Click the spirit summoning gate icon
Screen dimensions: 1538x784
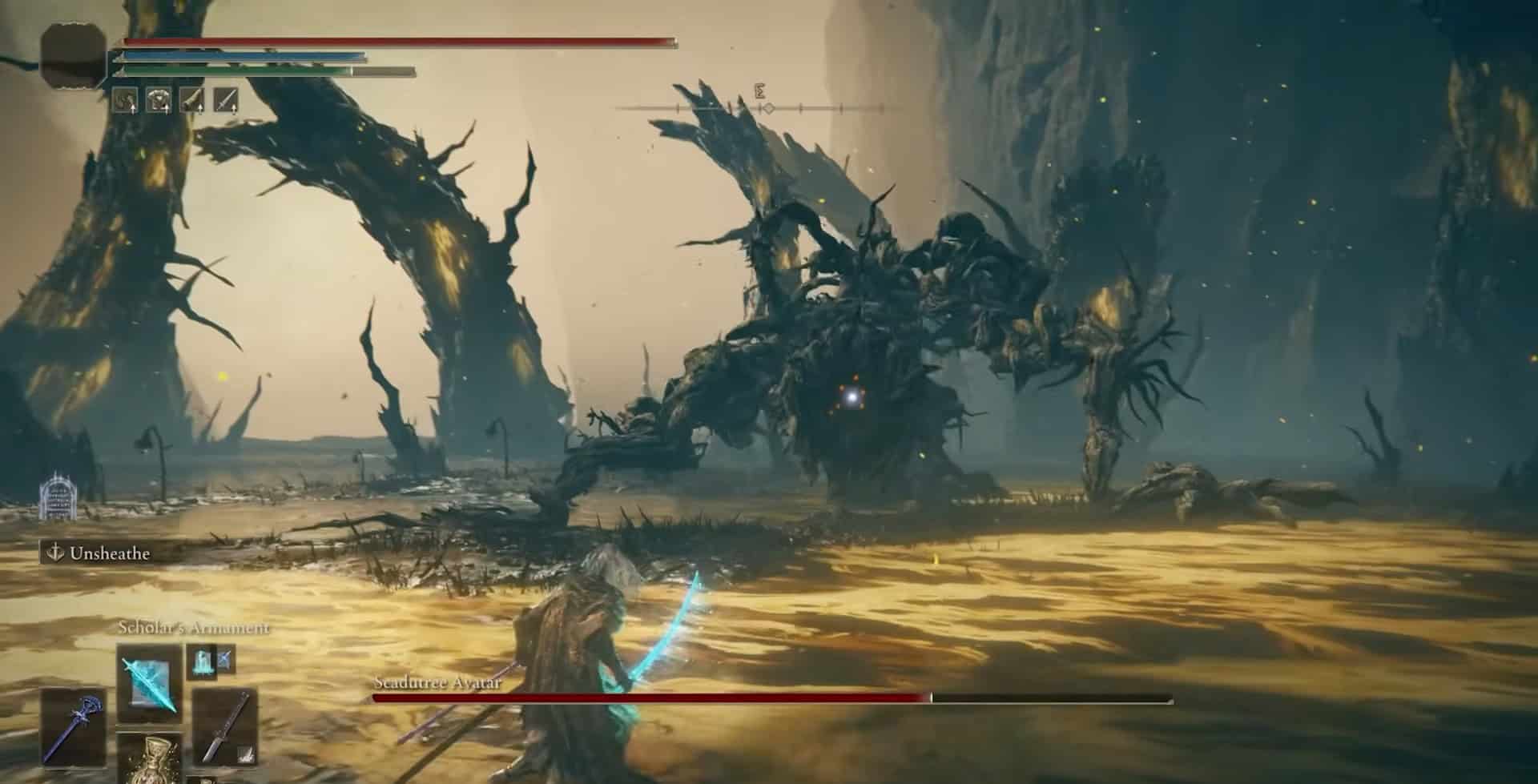pos(56,494)
